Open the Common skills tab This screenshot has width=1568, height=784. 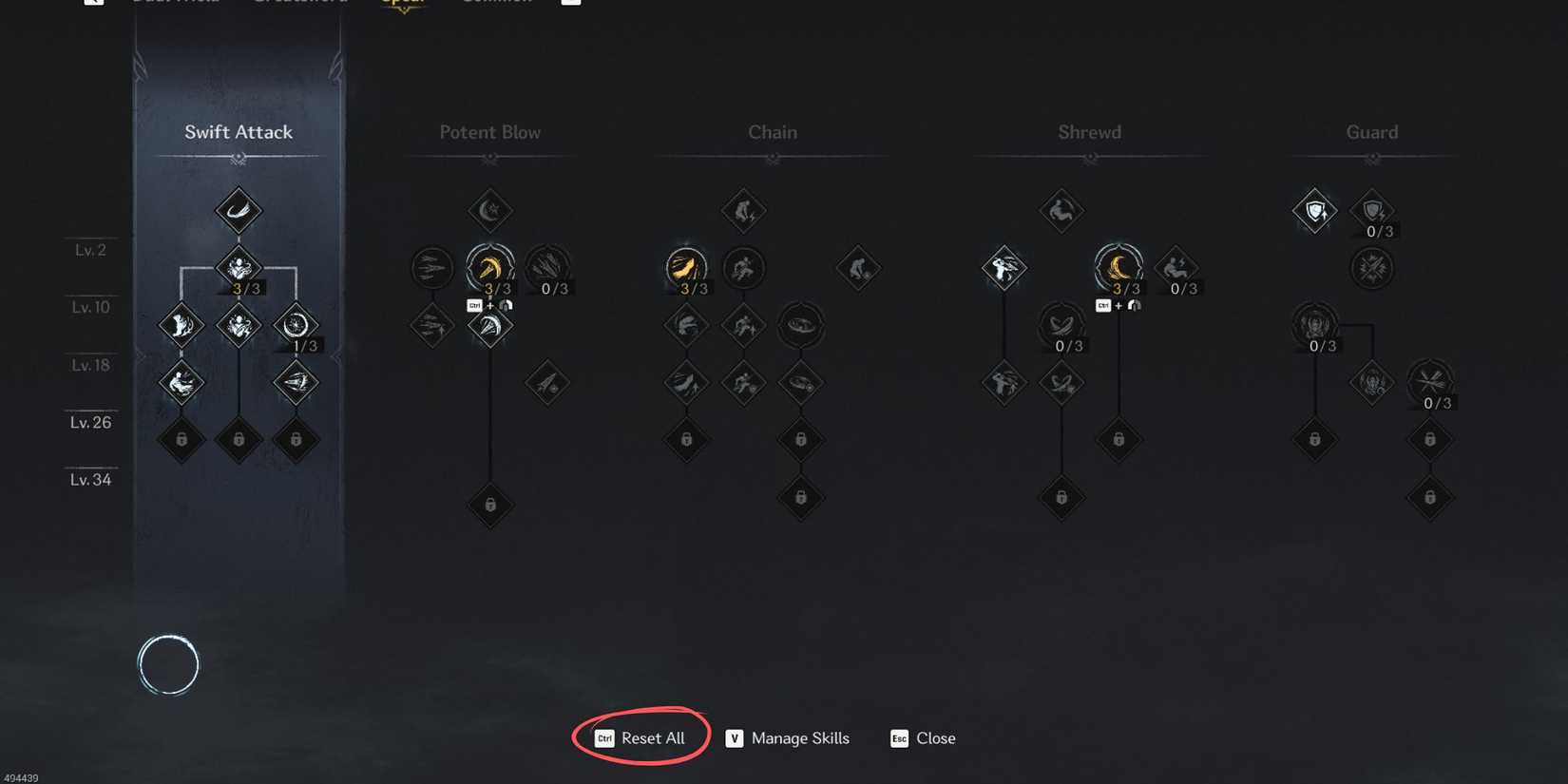tap(495, 2)
